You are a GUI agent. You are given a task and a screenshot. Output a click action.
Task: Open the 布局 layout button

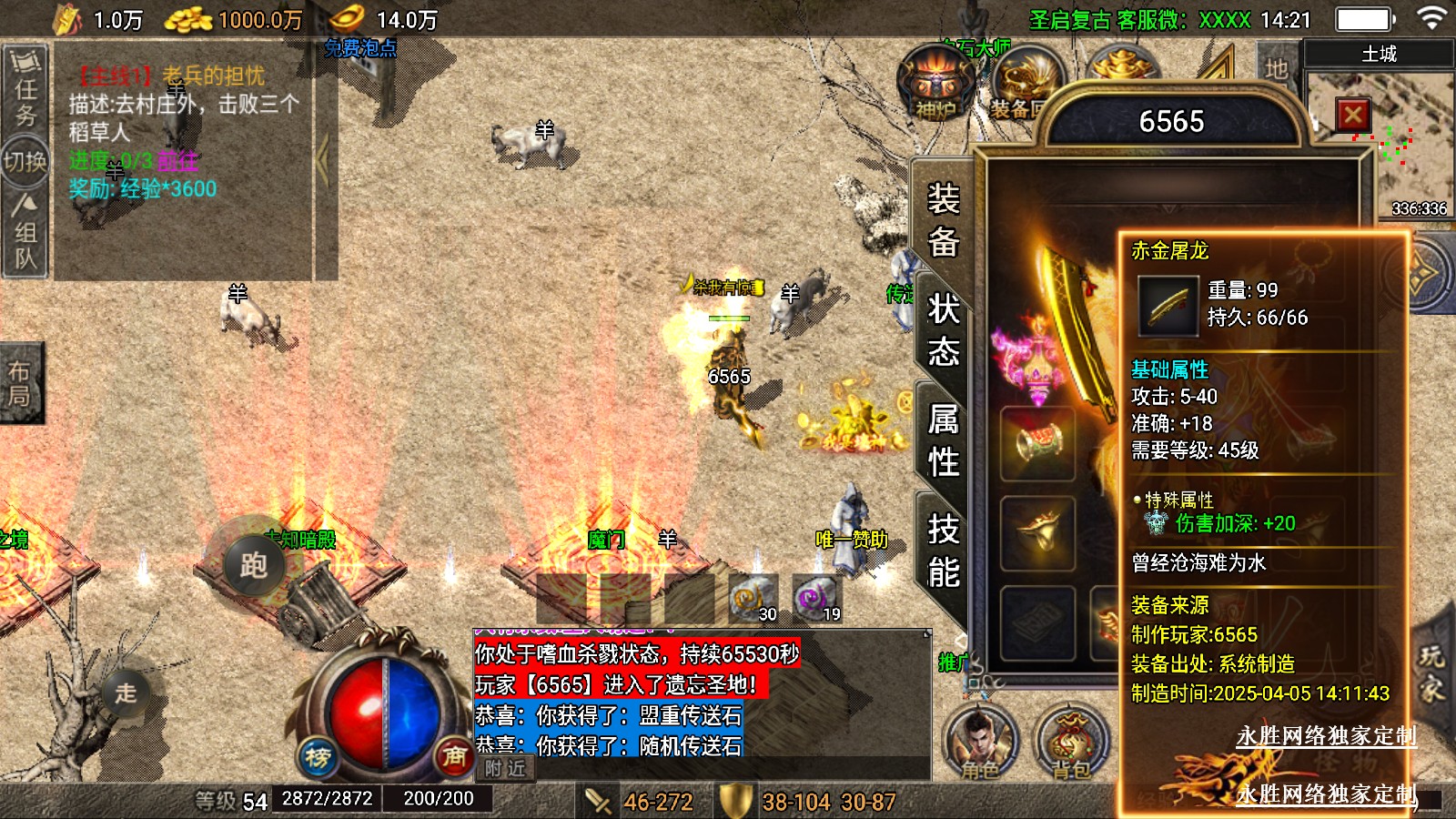(x=20, y=383)
